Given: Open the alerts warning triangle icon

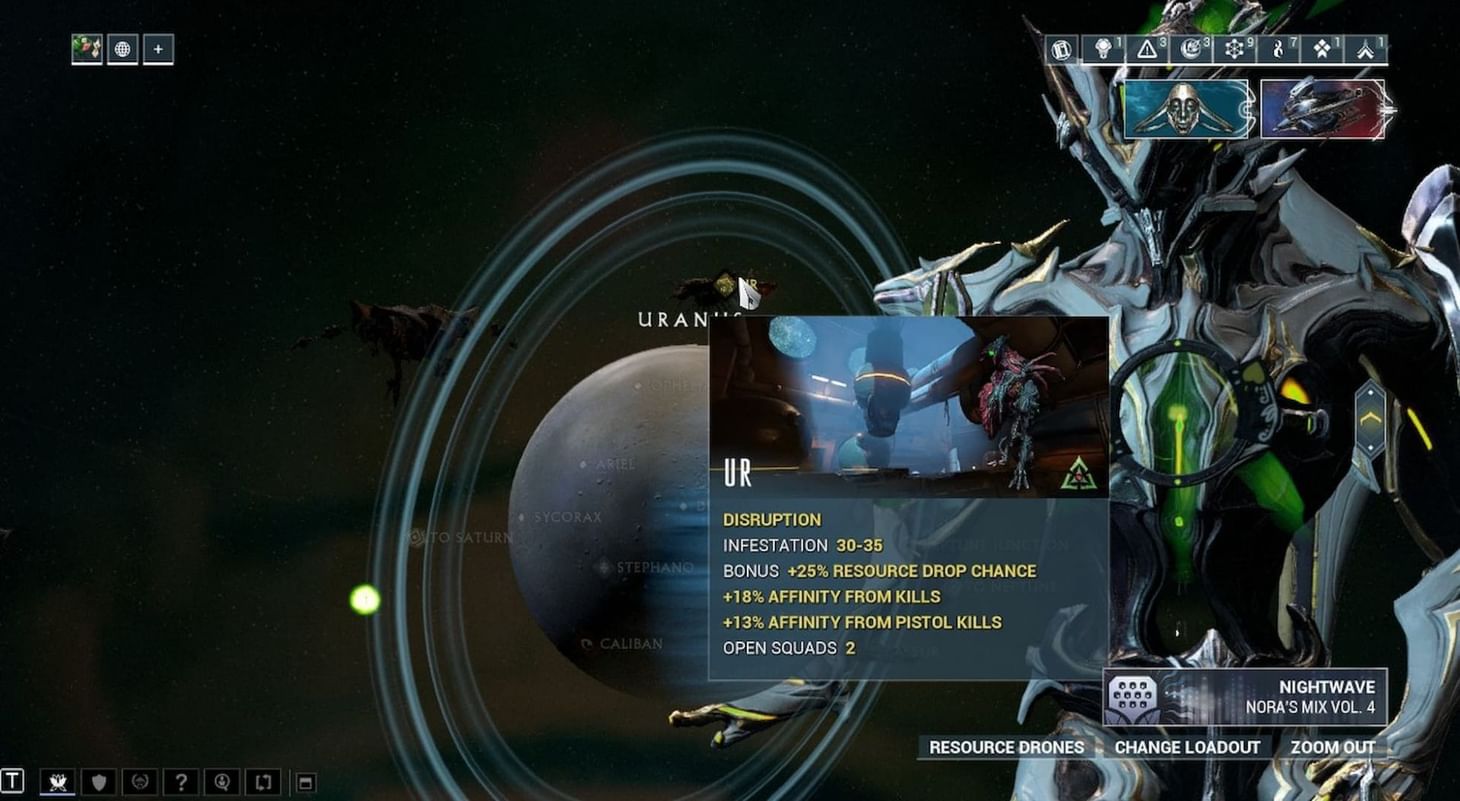Looking at the screenshot, I should [x=1146, y=47].
